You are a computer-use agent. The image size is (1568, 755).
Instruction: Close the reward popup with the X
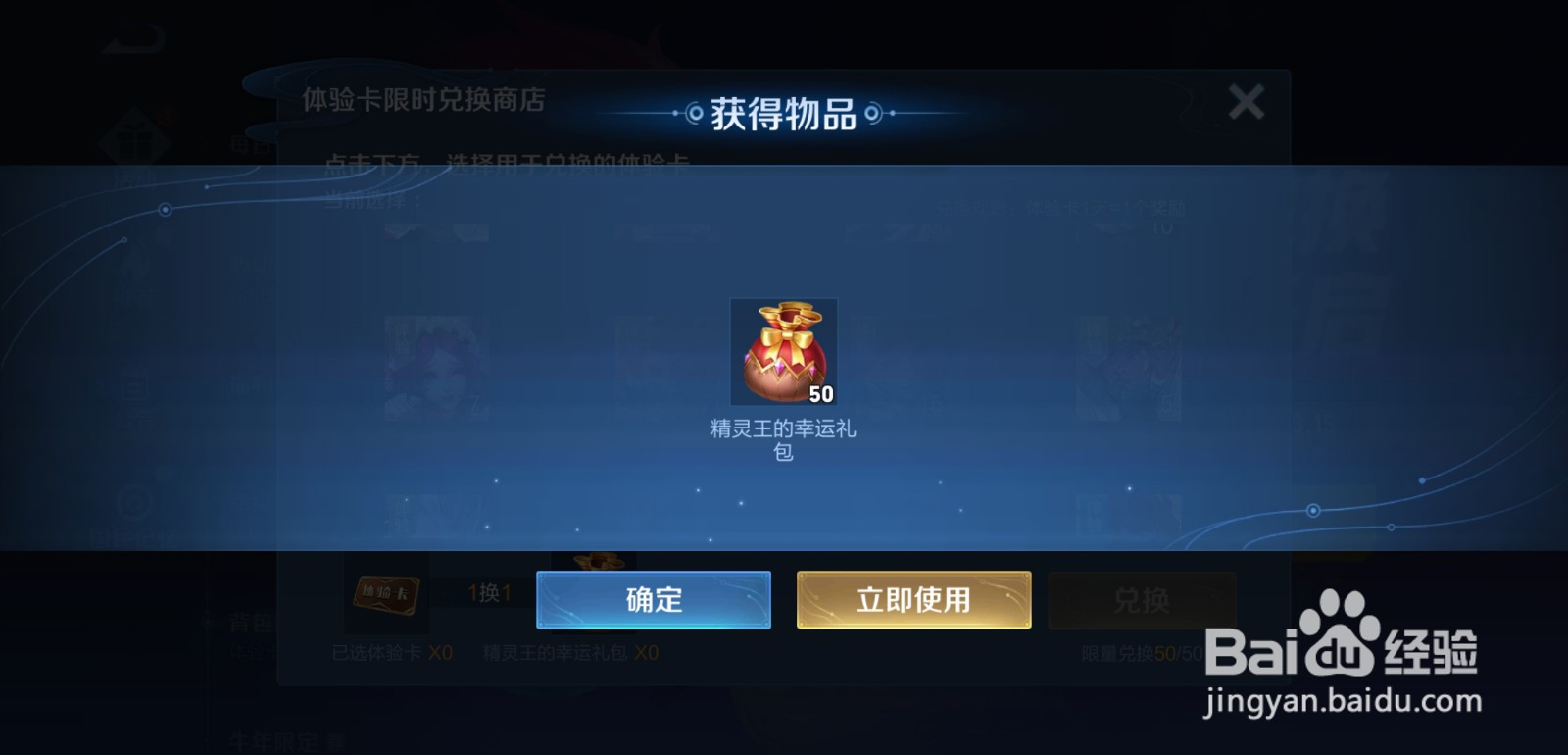(1247, 102)
